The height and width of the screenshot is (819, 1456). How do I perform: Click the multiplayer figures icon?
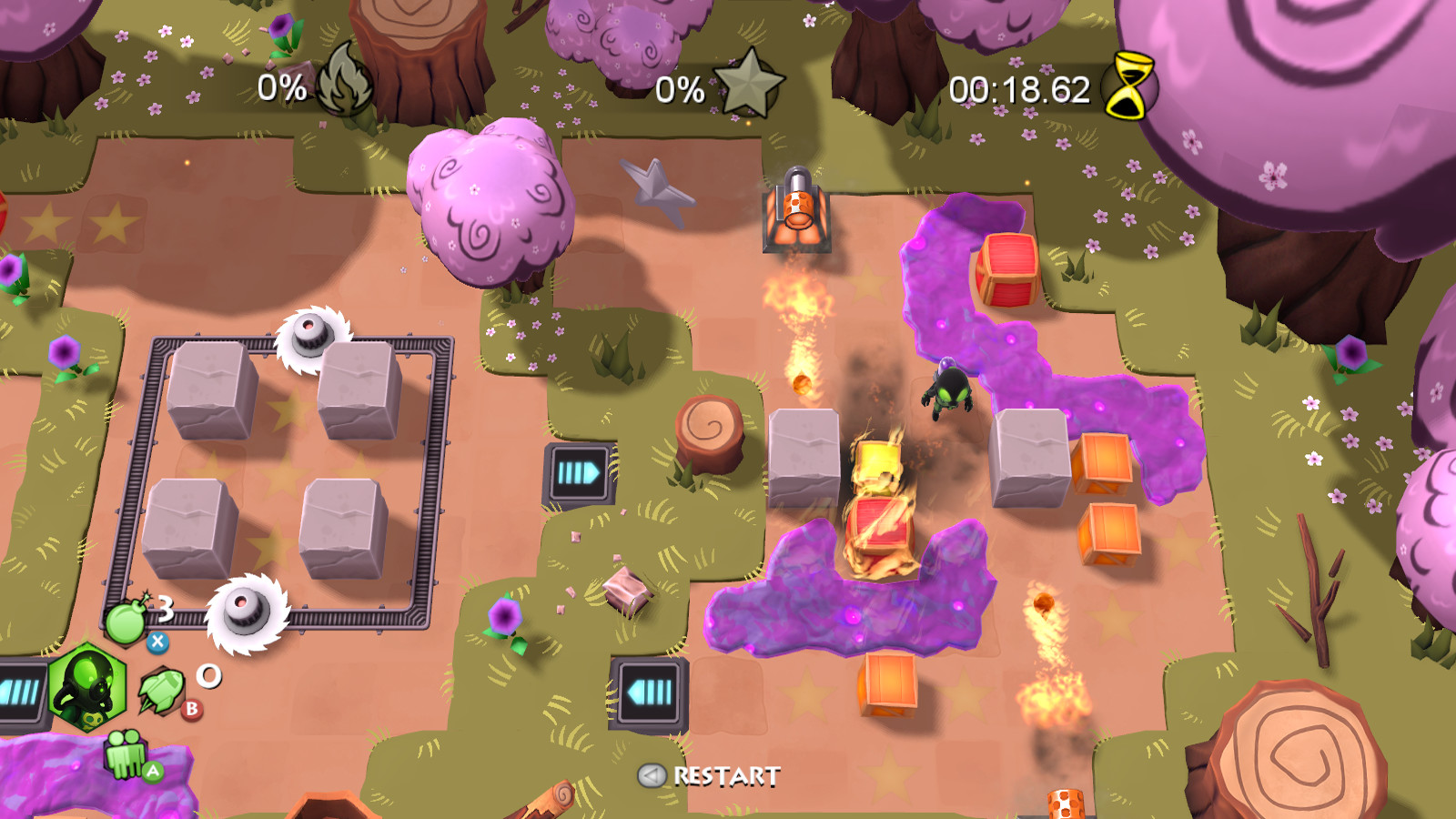(x=126, y=753)
